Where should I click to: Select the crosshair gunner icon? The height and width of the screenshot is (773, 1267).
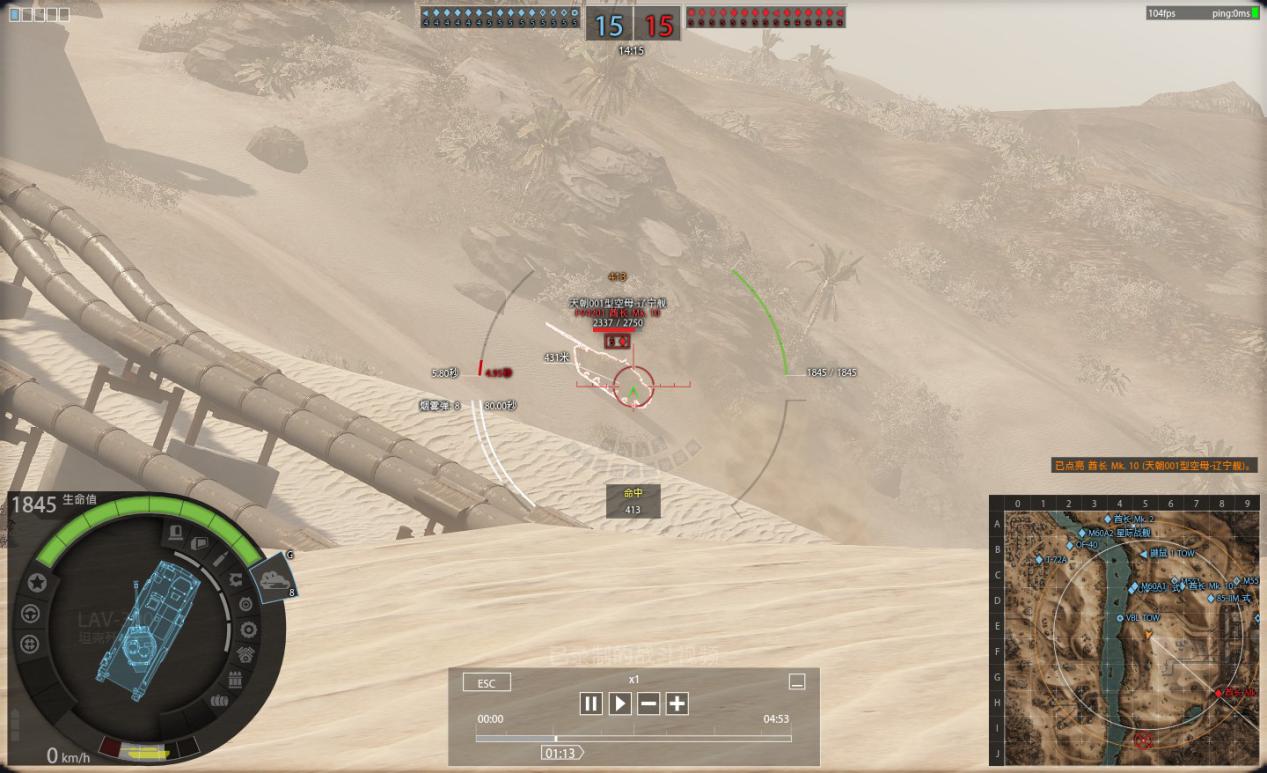coord(30,644)
